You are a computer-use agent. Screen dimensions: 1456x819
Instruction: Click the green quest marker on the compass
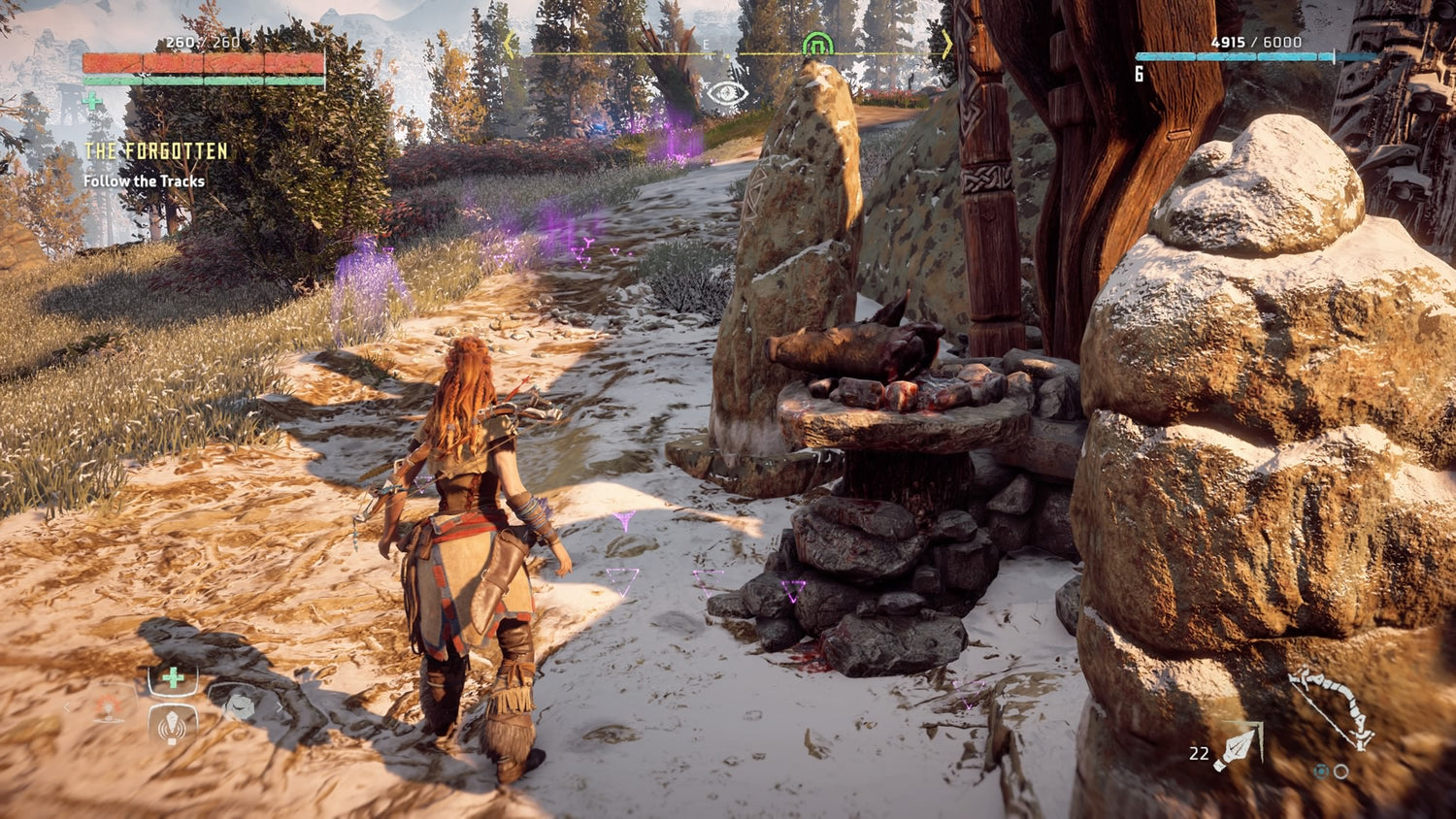coord(817,45)
